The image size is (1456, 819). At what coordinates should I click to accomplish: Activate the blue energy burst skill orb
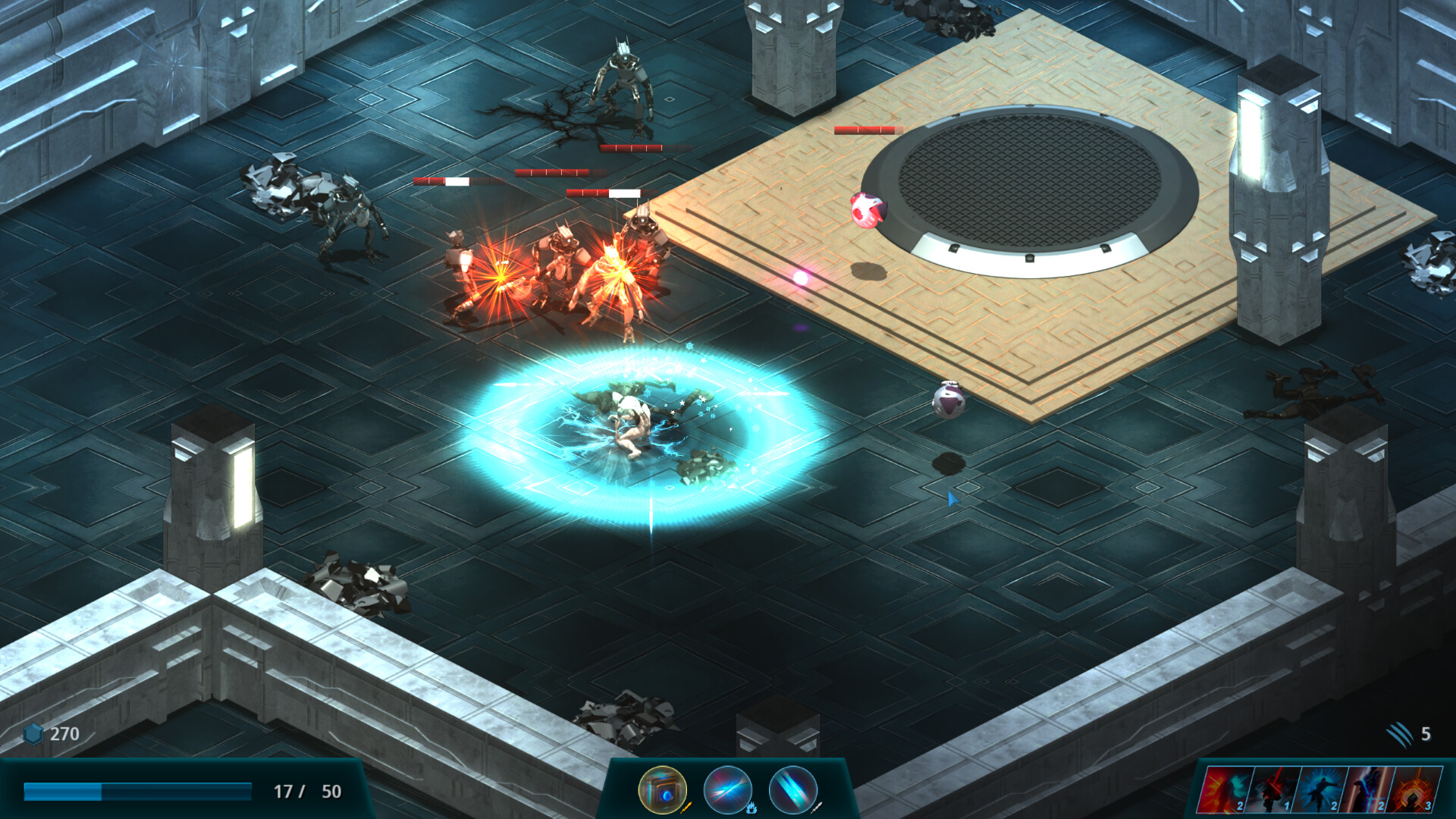[x=728, y=789]
